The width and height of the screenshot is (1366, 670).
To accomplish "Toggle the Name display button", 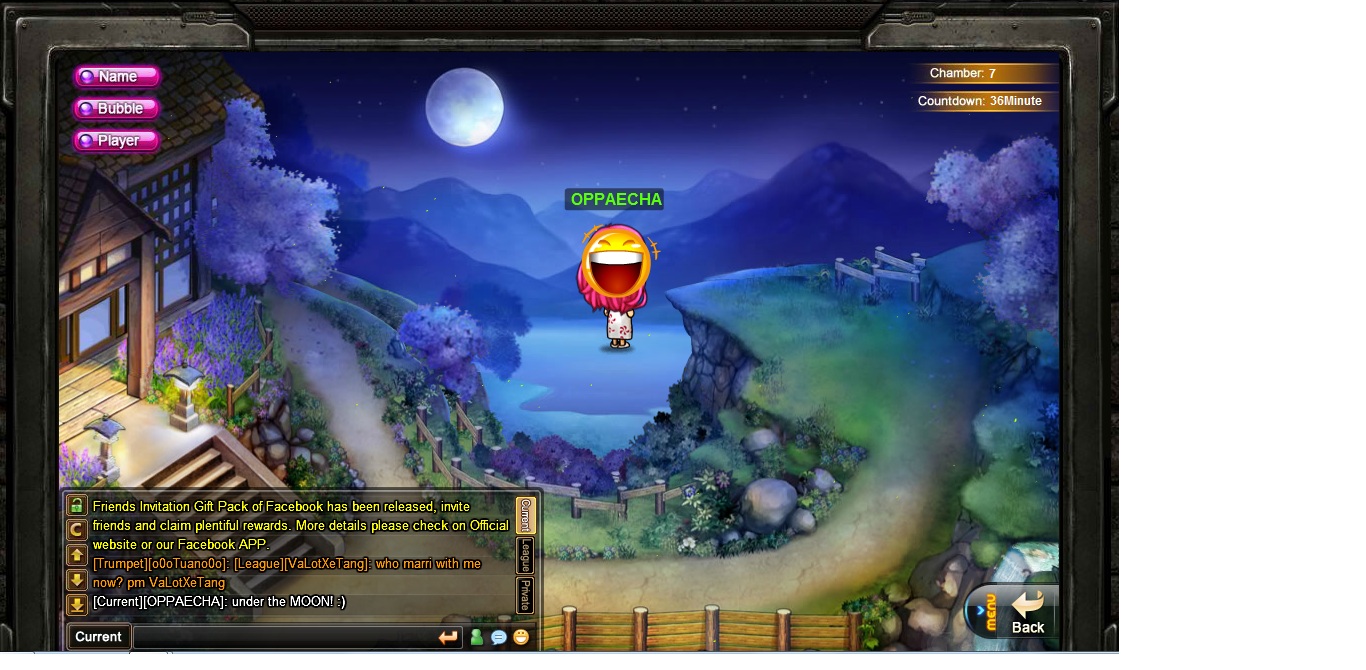I will [x=117, y=77].
